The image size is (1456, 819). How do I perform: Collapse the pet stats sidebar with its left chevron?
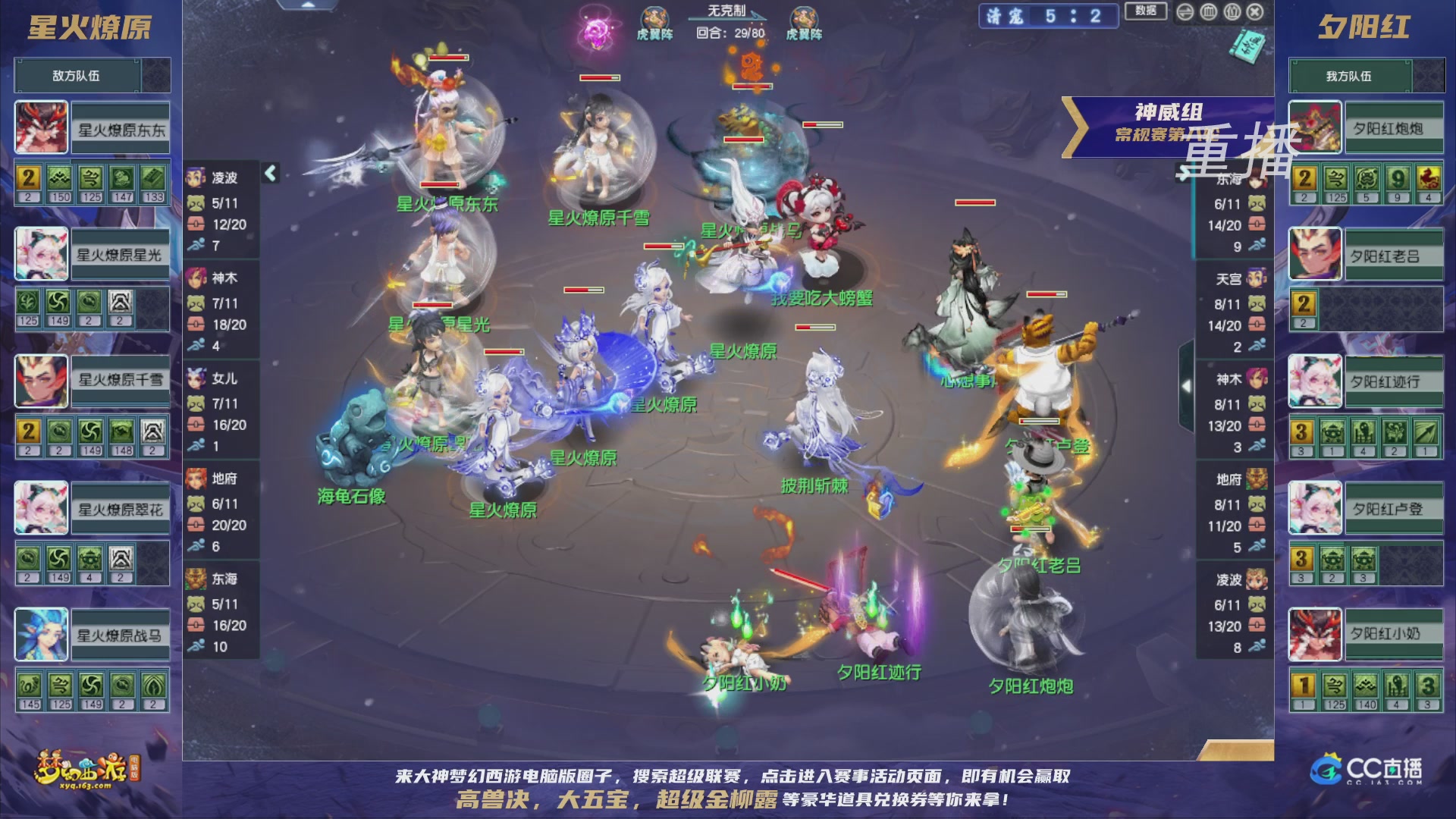269,172
